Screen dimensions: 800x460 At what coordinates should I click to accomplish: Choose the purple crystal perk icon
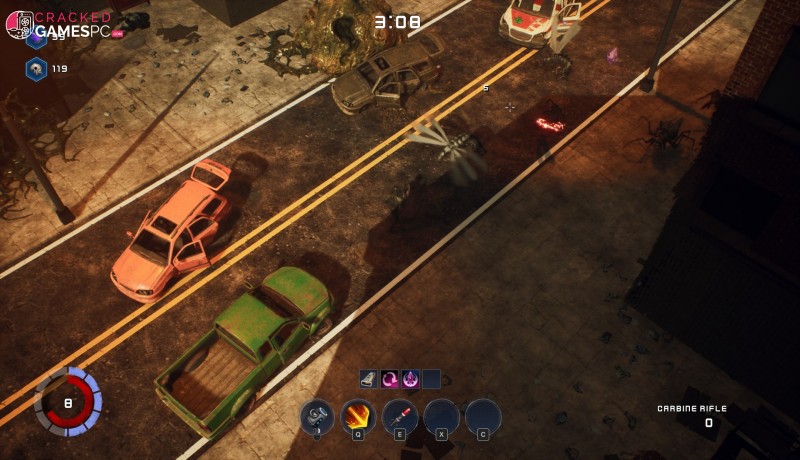click(x=410, y=378)
